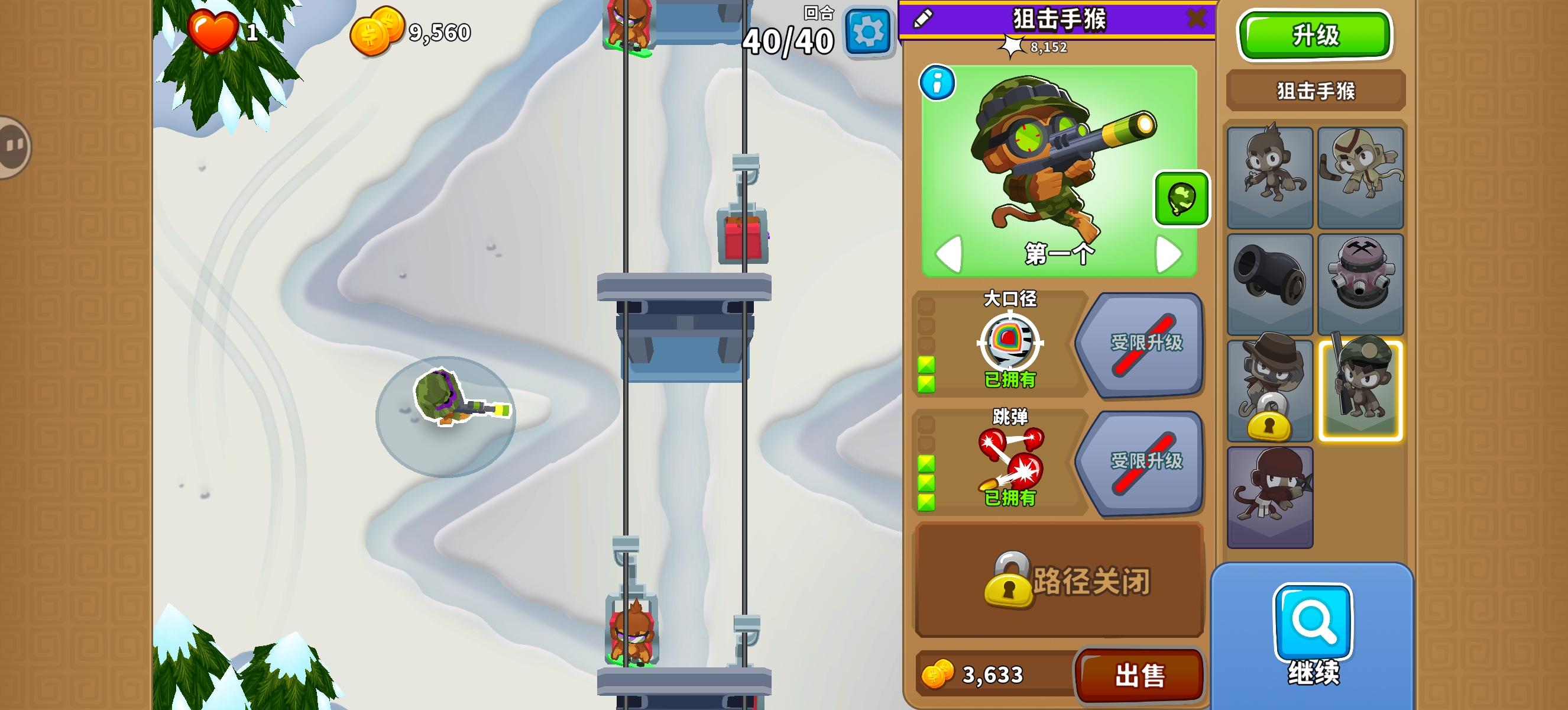Select the Boomerang Monkey tower icon
1568x710 pixels.
[x=1362, y=176]
